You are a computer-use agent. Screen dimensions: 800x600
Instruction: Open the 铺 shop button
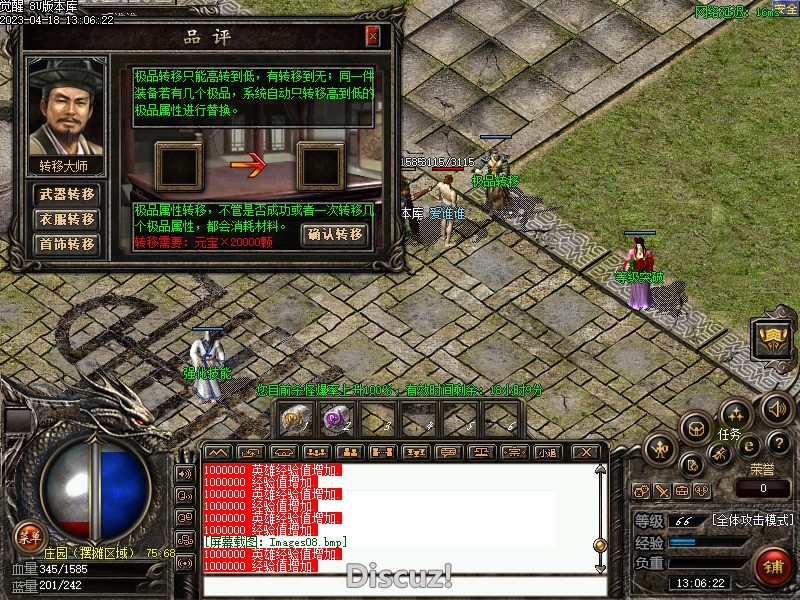(773, 565)
